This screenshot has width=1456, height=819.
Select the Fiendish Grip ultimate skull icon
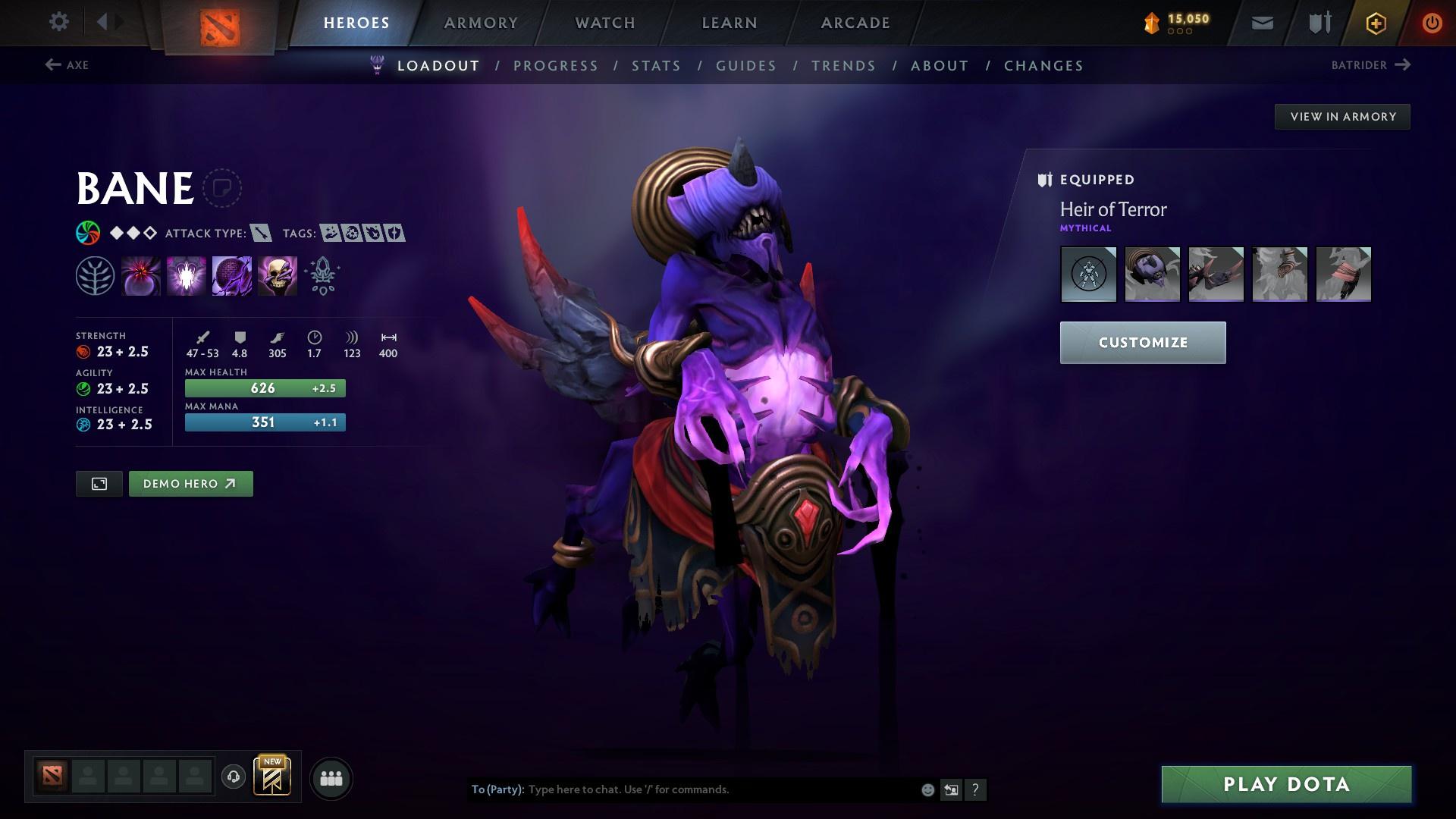pyautogui.click(x=277, y=275)
